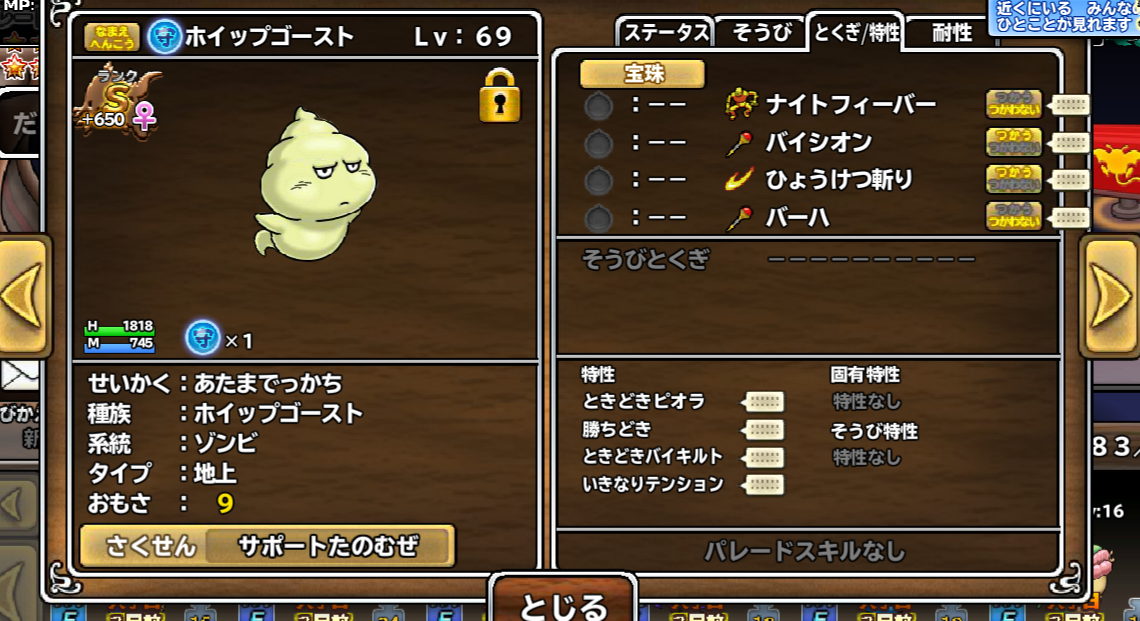Show the 耐性 resistance tab
Viewport: 1140px width, 621px height.
click(x=951, y=32)
